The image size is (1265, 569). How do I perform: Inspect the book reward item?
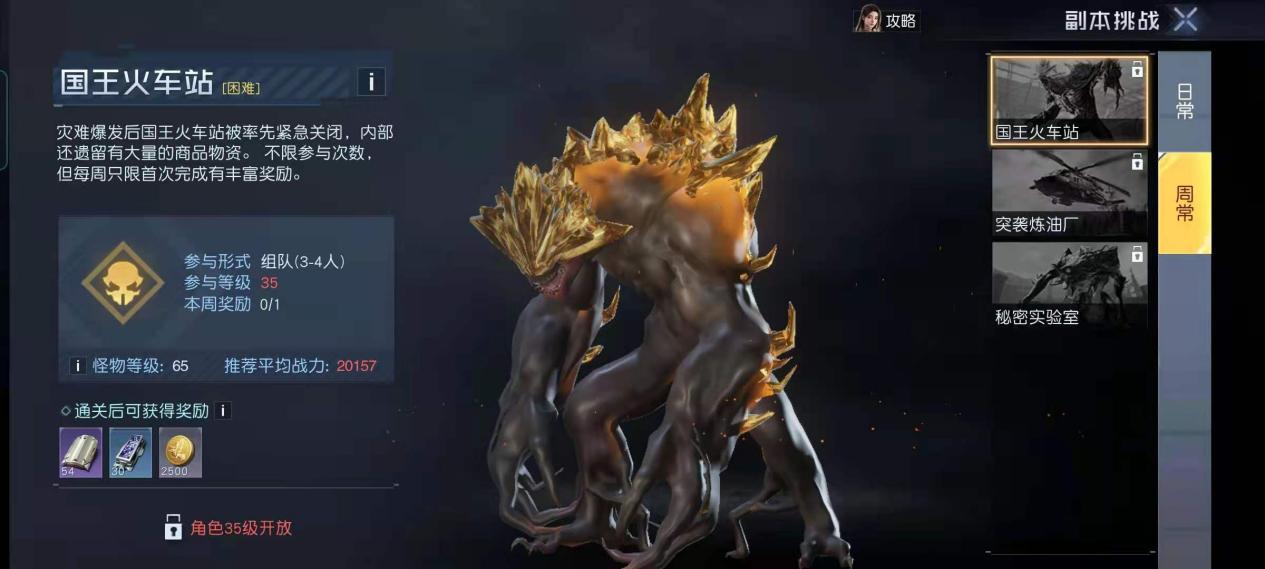pyautogui.click(x=80, y=453)
